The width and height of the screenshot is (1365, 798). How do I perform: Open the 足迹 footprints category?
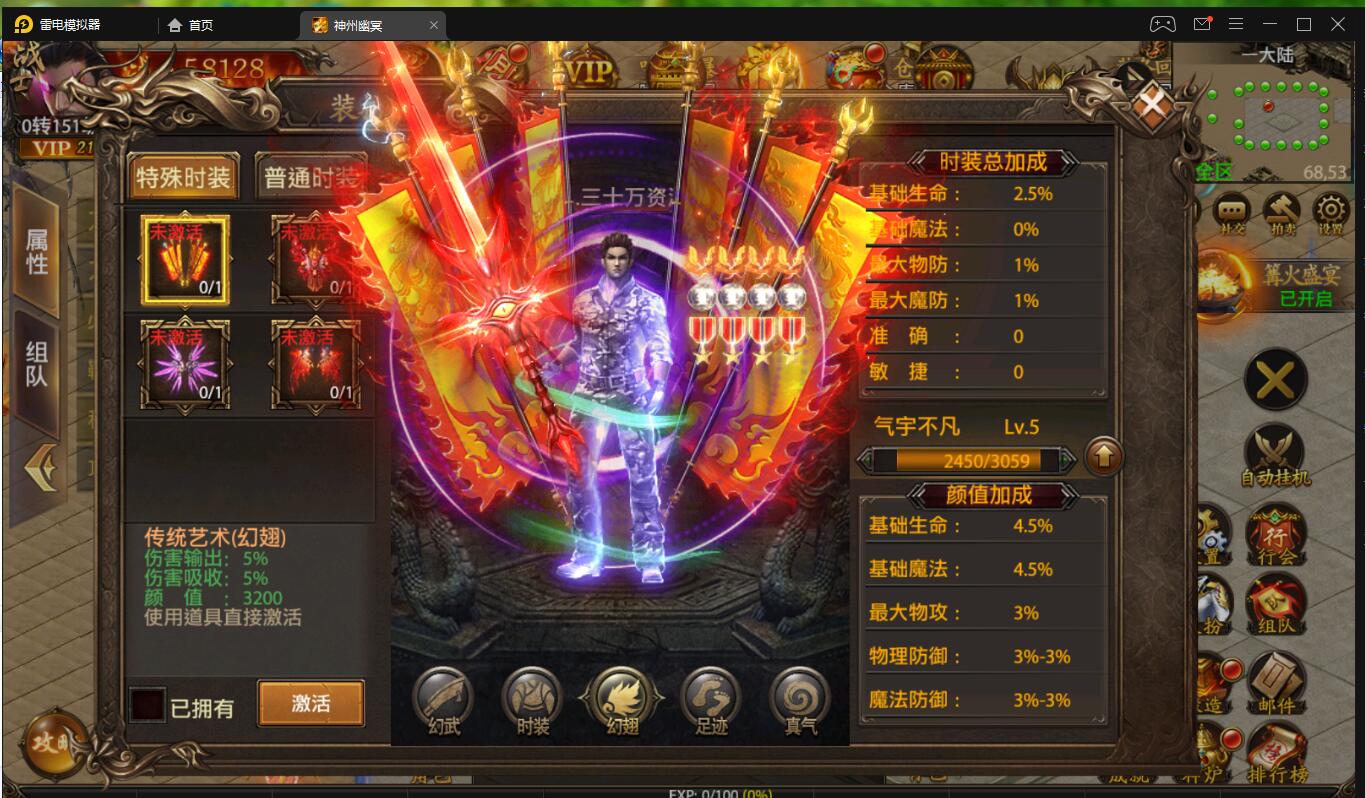(711, 699)
